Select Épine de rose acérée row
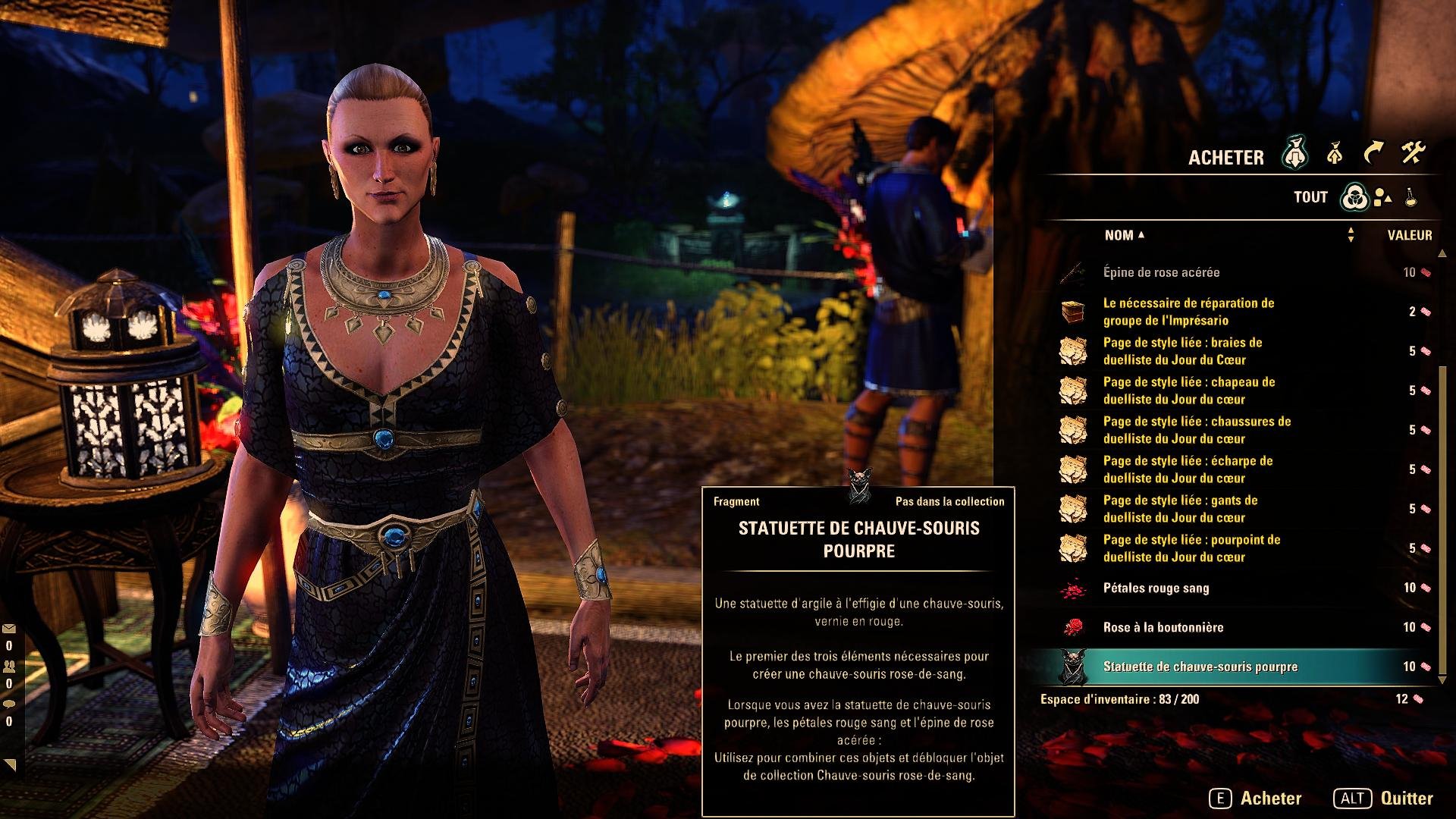 point(1161,272)
